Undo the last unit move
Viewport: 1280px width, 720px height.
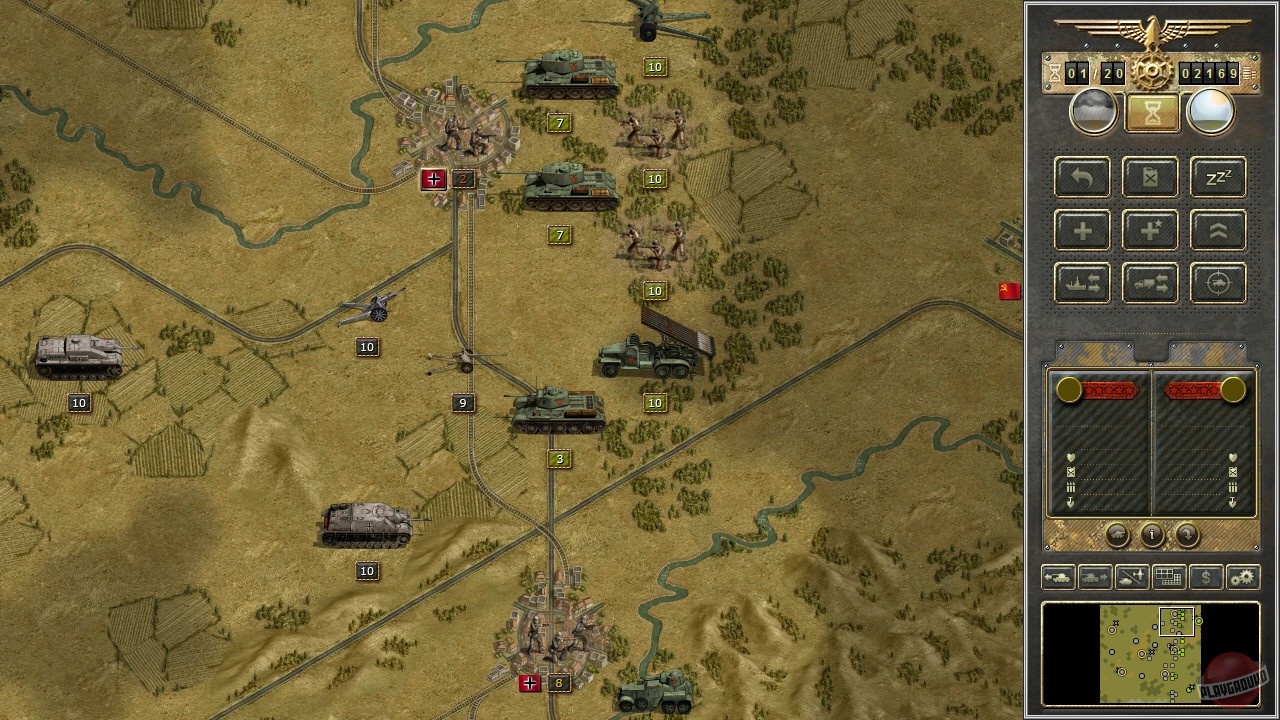click(1081, 177)
